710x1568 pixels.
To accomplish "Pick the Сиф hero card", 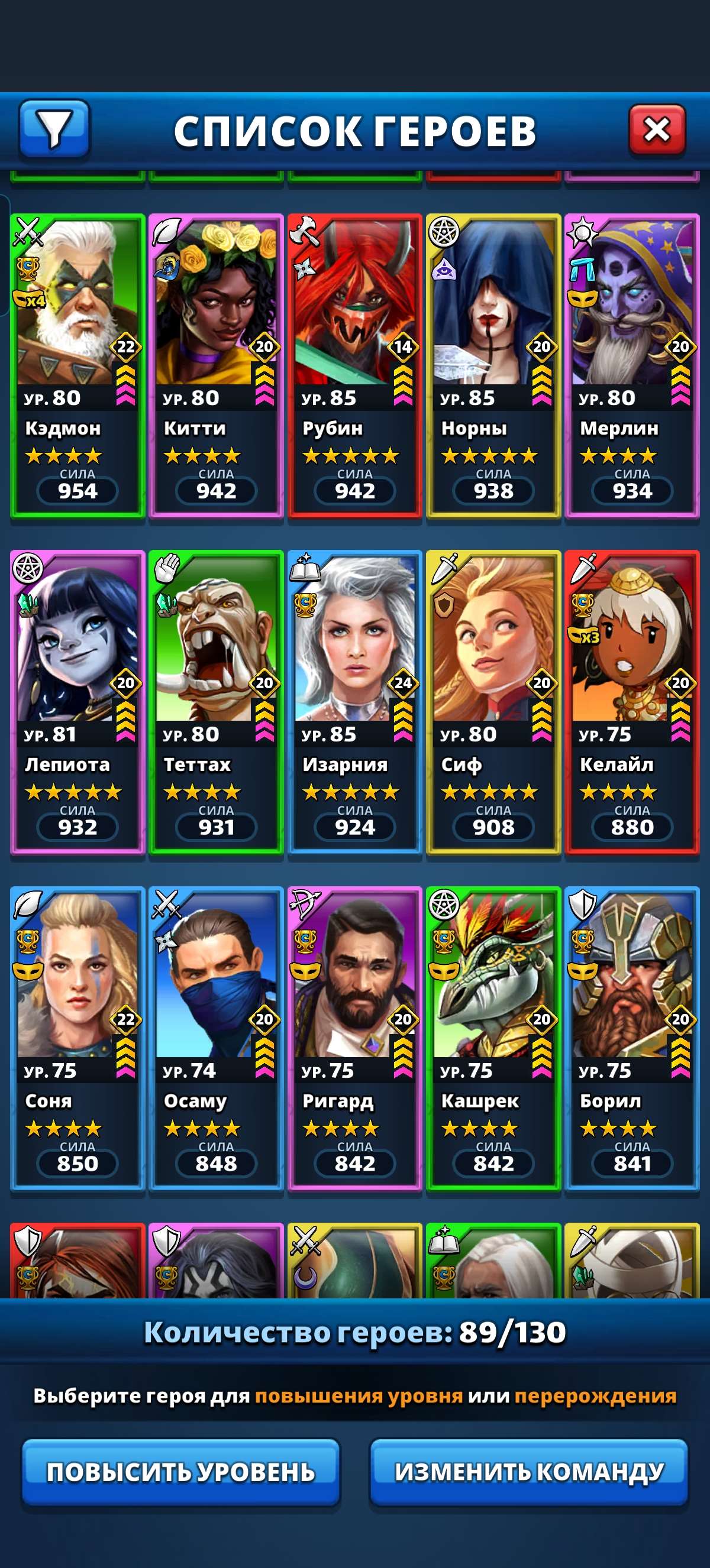I will 493,702.
